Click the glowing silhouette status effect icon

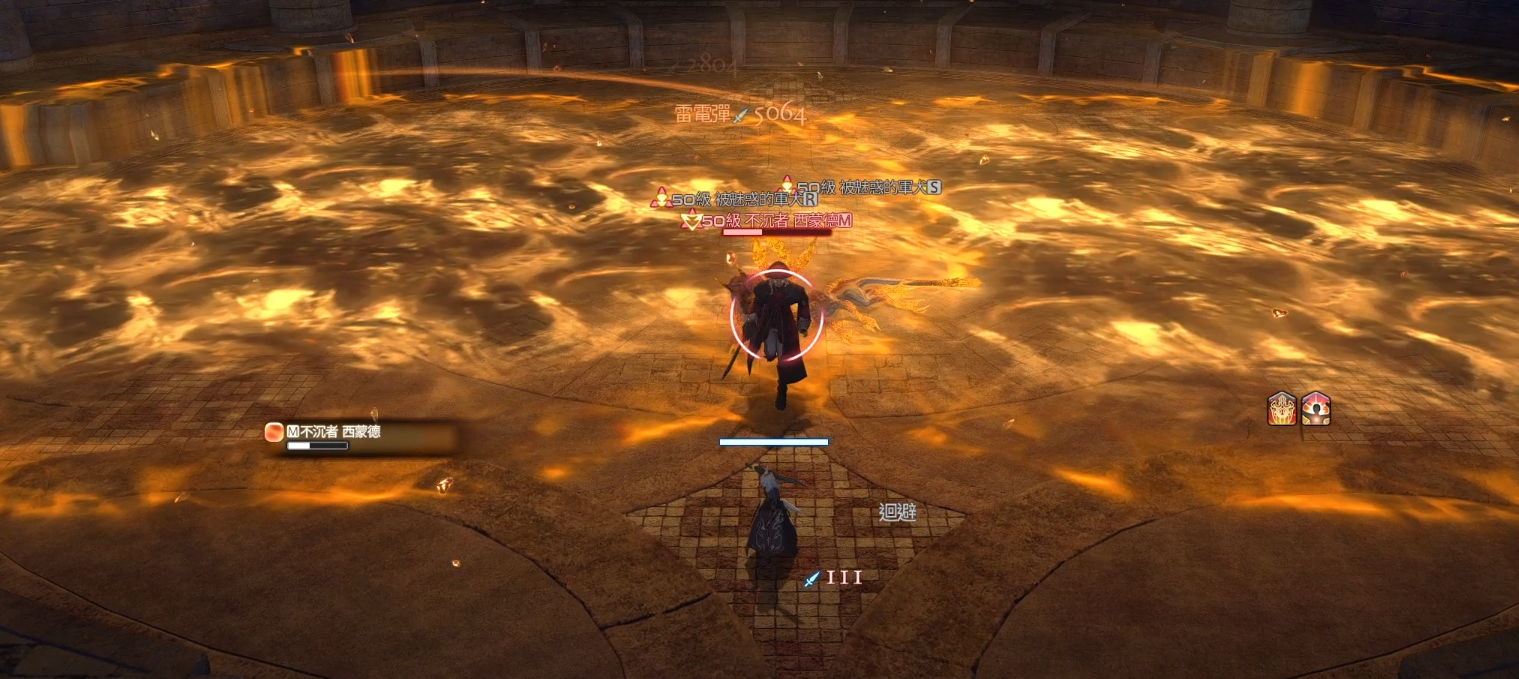[x=1315, y=409]
